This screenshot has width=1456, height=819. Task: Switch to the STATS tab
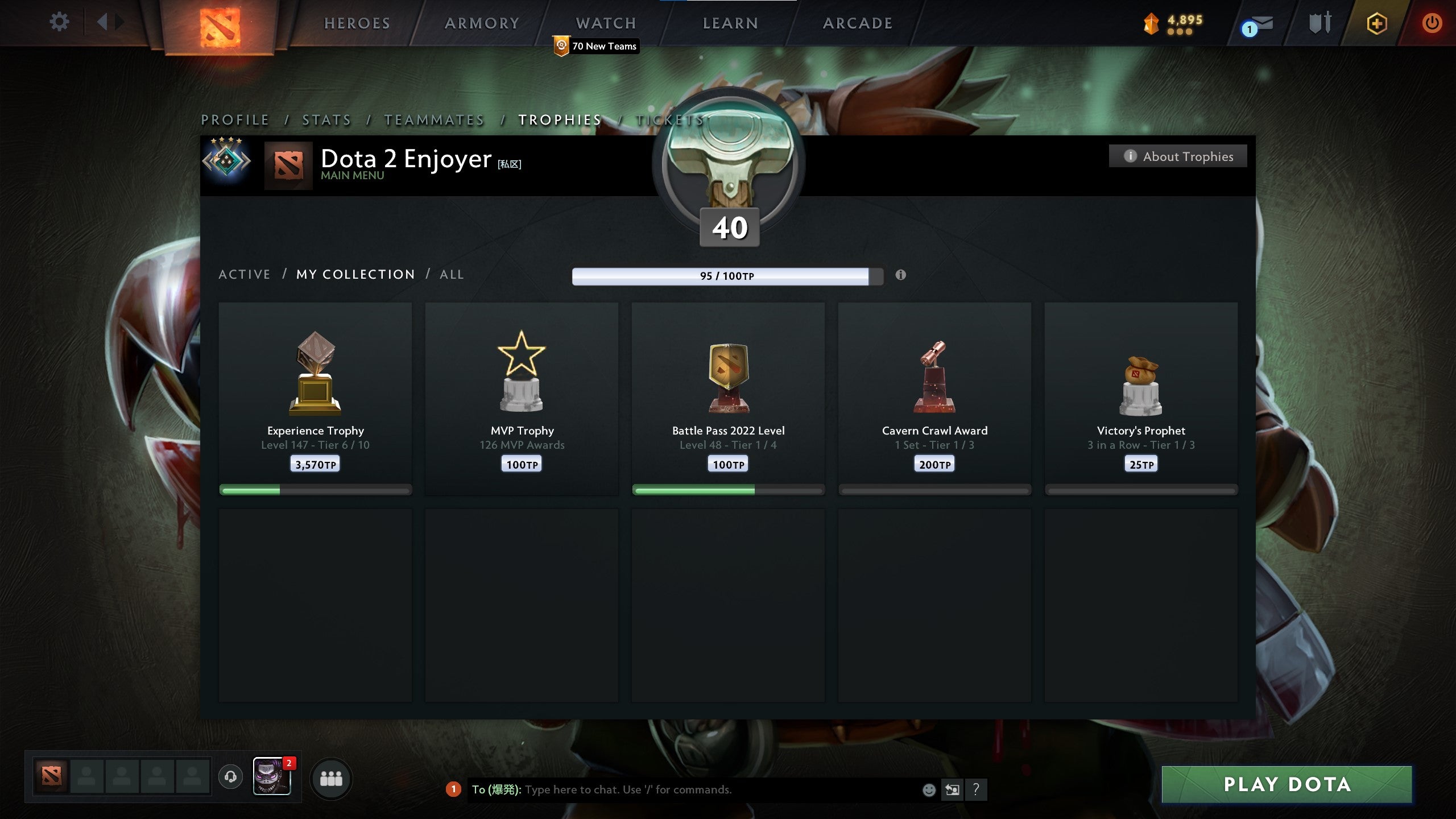click(x=326, y=120)
